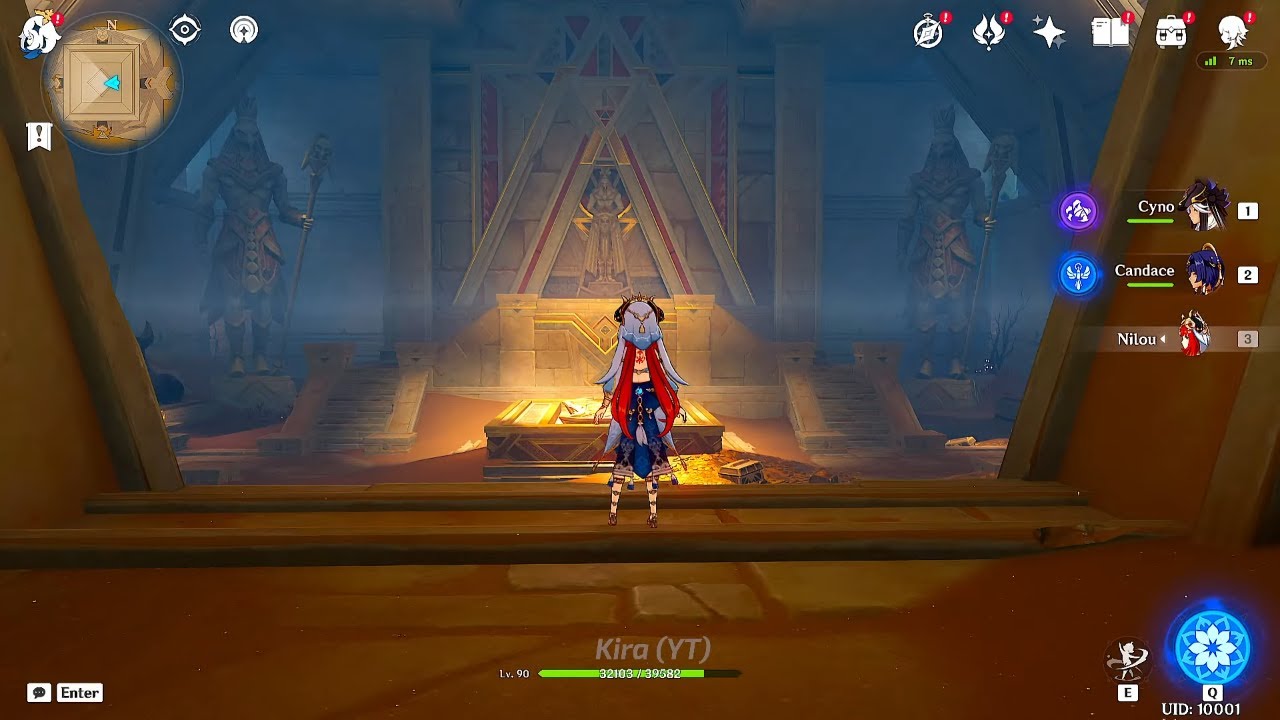
Task: Open the Adventurer Handbook book icon
Action: click(1110, 33)
